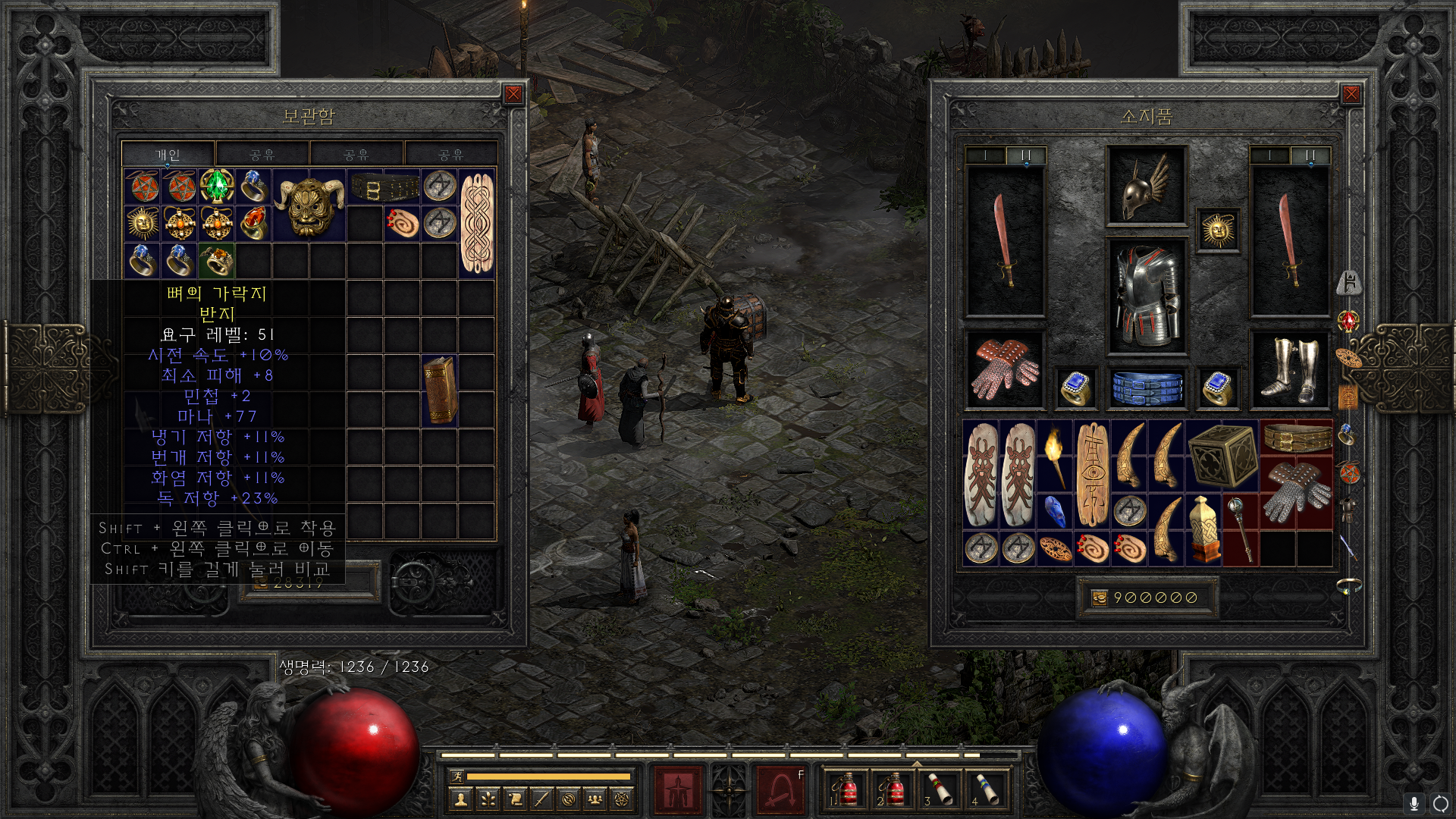Screen dimensions: 1456x819
Task: Select the equipped silver boots
Action: [1289, 370]
